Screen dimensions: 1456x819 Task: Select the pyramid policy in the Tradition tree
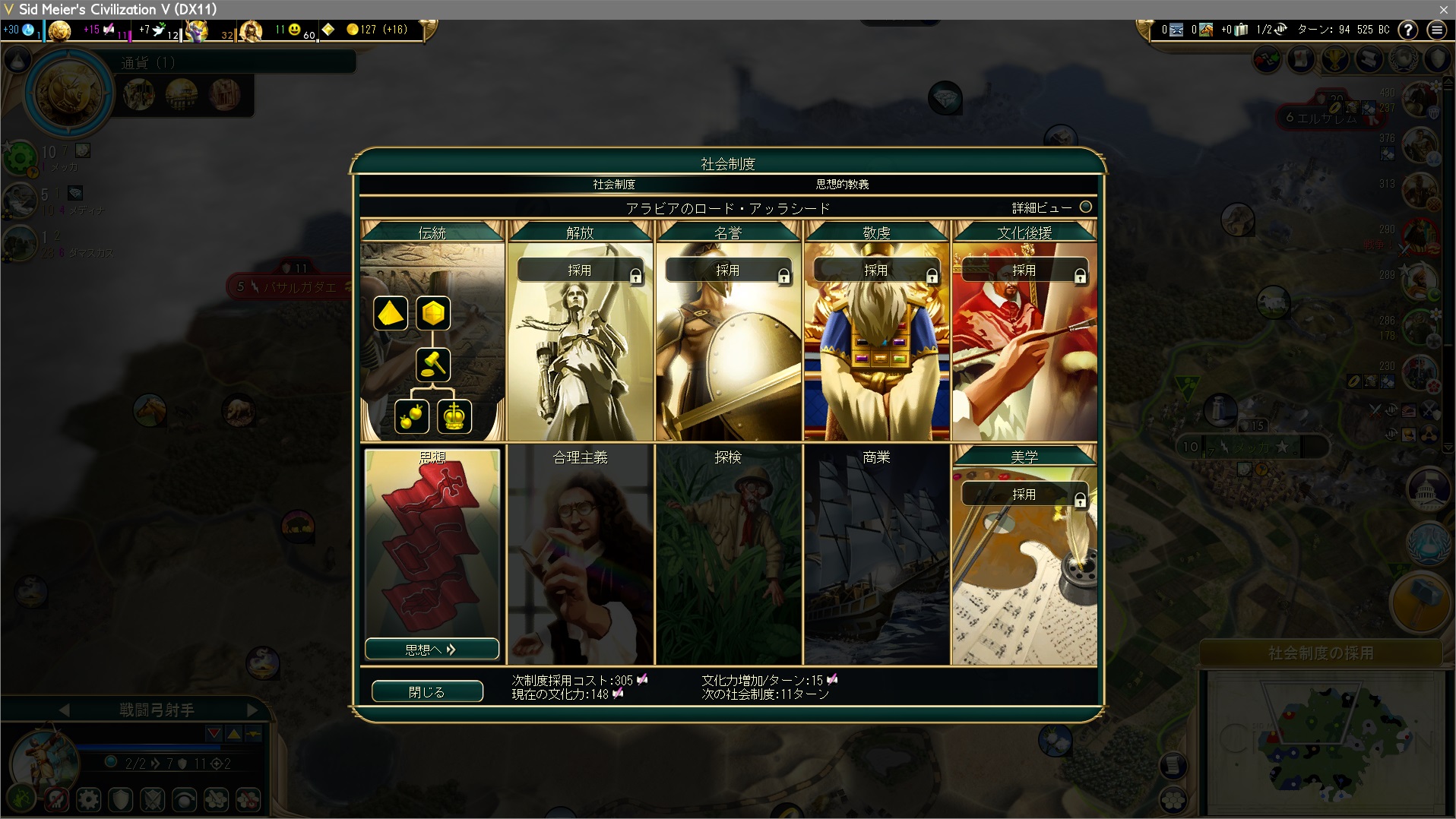click(x=391, y=313)
